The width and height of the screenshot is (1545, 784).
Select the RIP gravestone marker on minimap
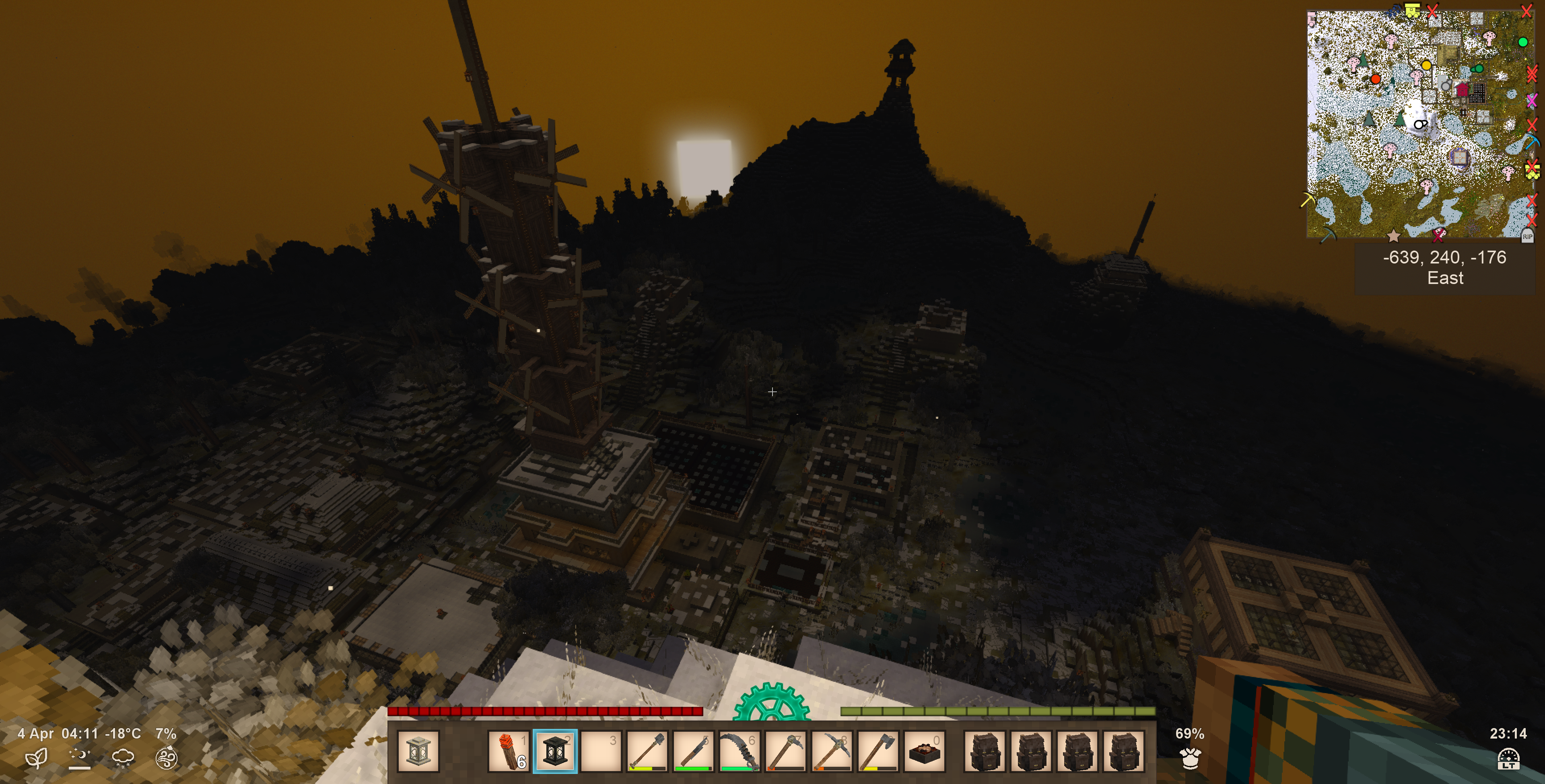click(1527, 237)
